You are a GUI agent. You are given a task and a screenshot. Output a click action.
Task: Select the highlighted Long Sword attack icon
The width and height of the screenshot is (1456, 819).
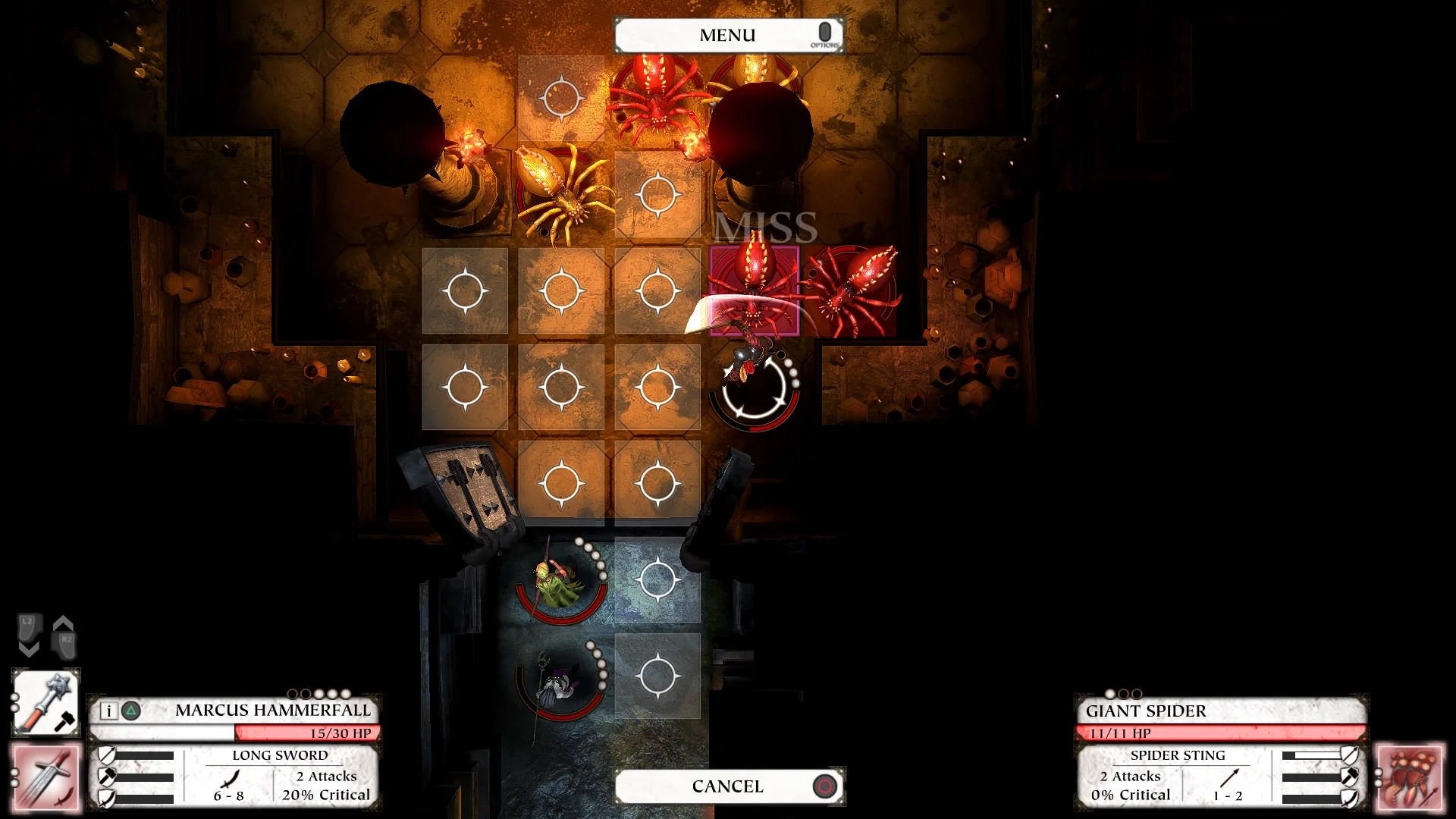[45, 777]
